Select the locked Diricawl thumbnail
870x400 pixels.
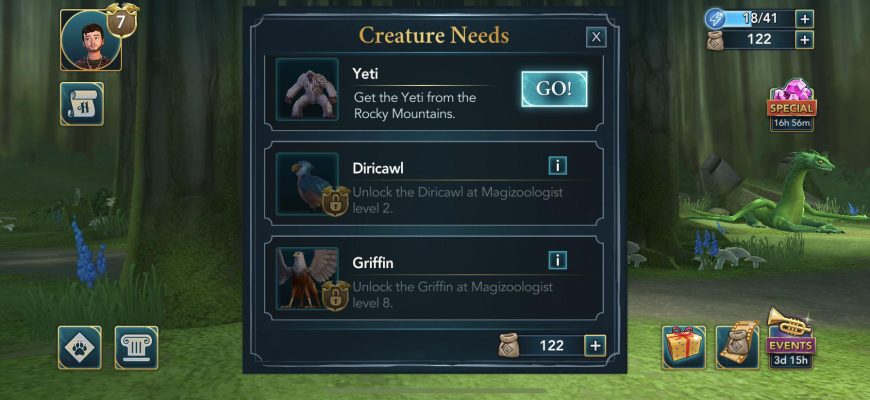click(x=307, y=184)
